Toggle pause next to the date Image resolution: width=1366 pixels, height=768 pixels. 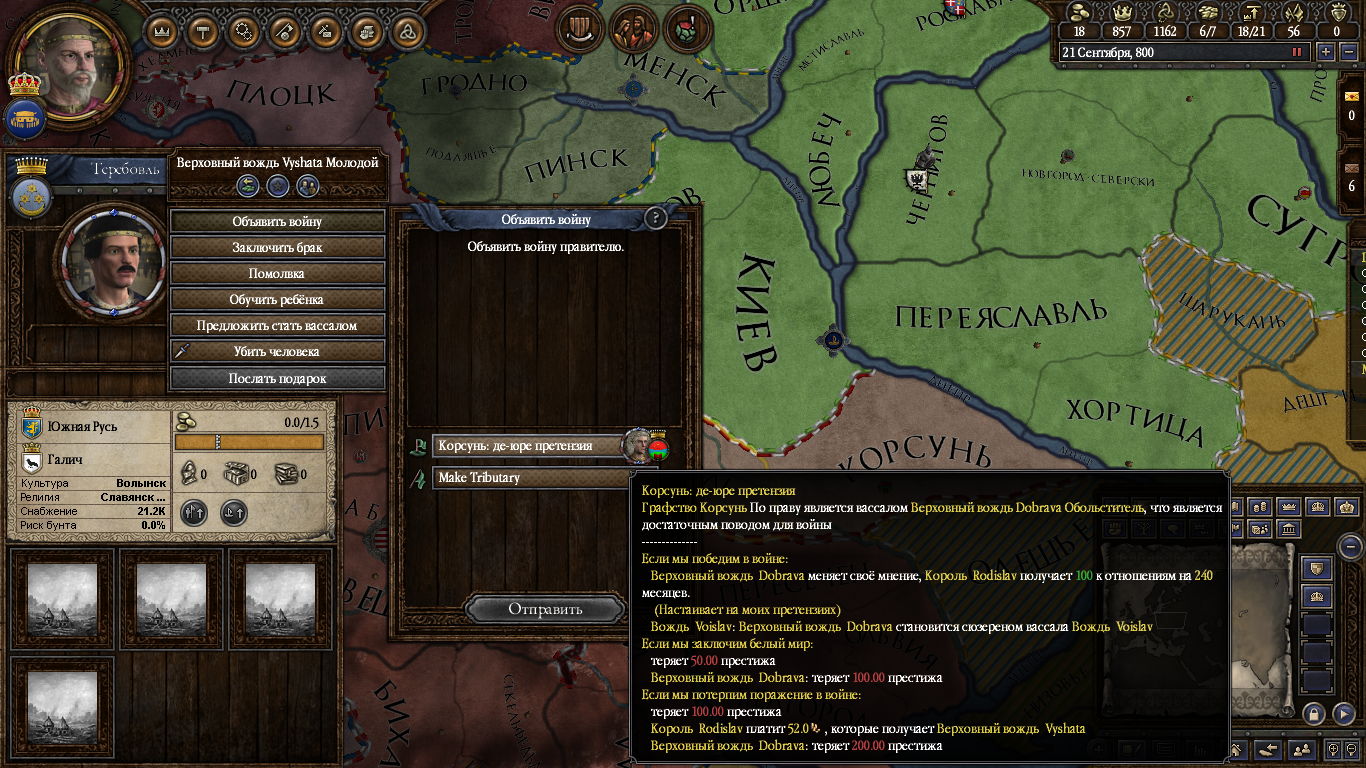click(1298, 52)
